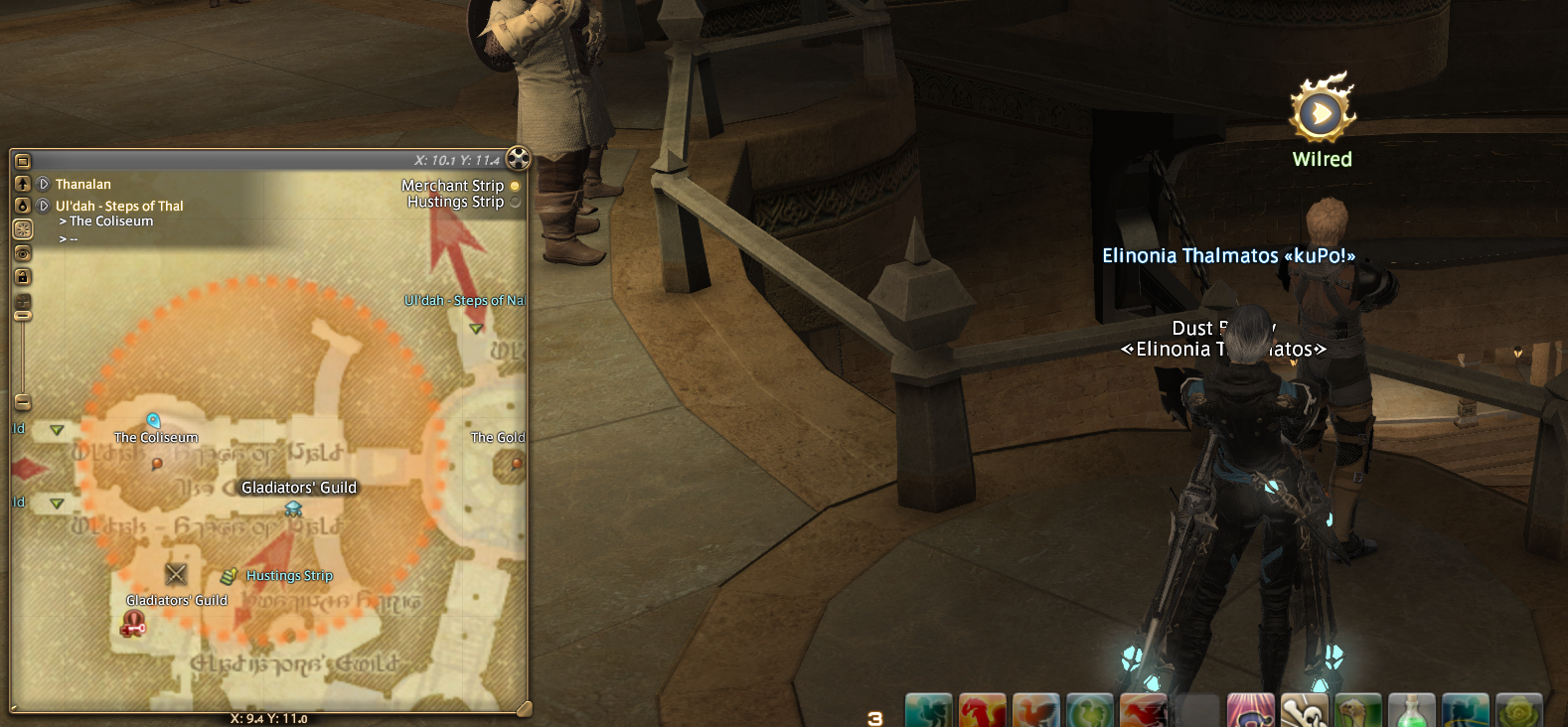
Task: Click the Gladiators' Guild crossed swords marker
Action: [176, 573]
